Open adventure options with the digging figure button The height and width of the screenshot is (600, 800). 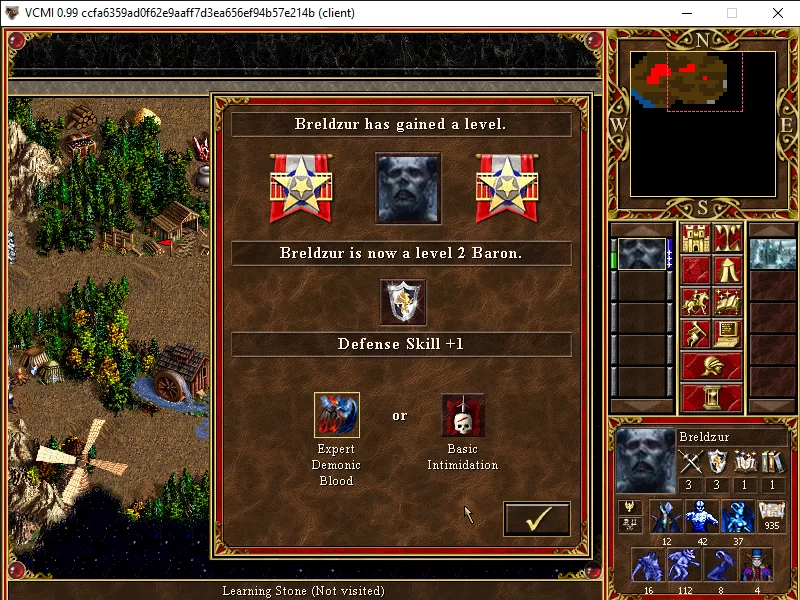(x=696, y=334)
